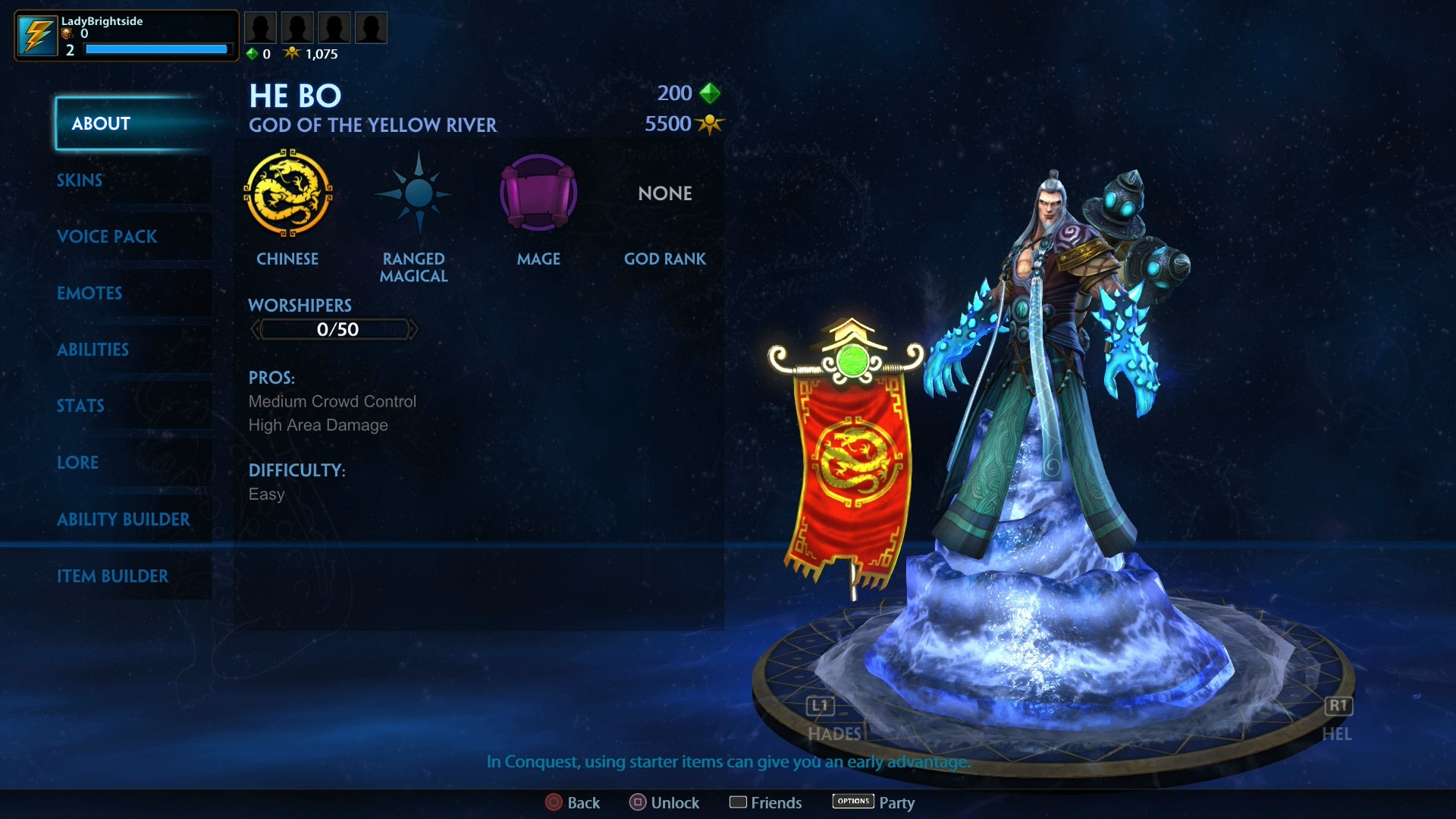This screenshot has height=819, width=1456.
Task: Click the favor balance icon showing 1,075
Action: 292,53
